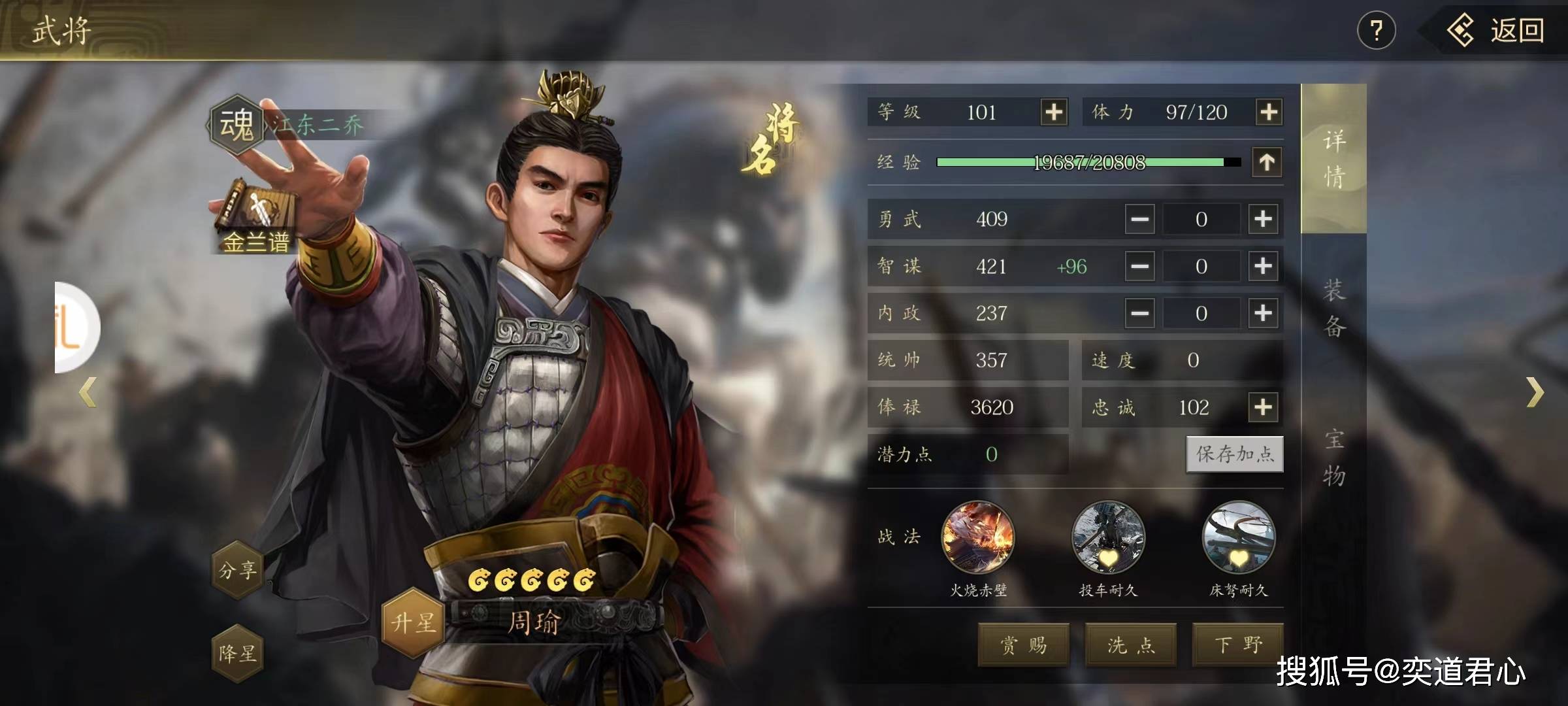The width and height of the screenshot is (1568, 706).
Task: Select the 火烧赤壁 tactic icon
Action: point(978,538)
